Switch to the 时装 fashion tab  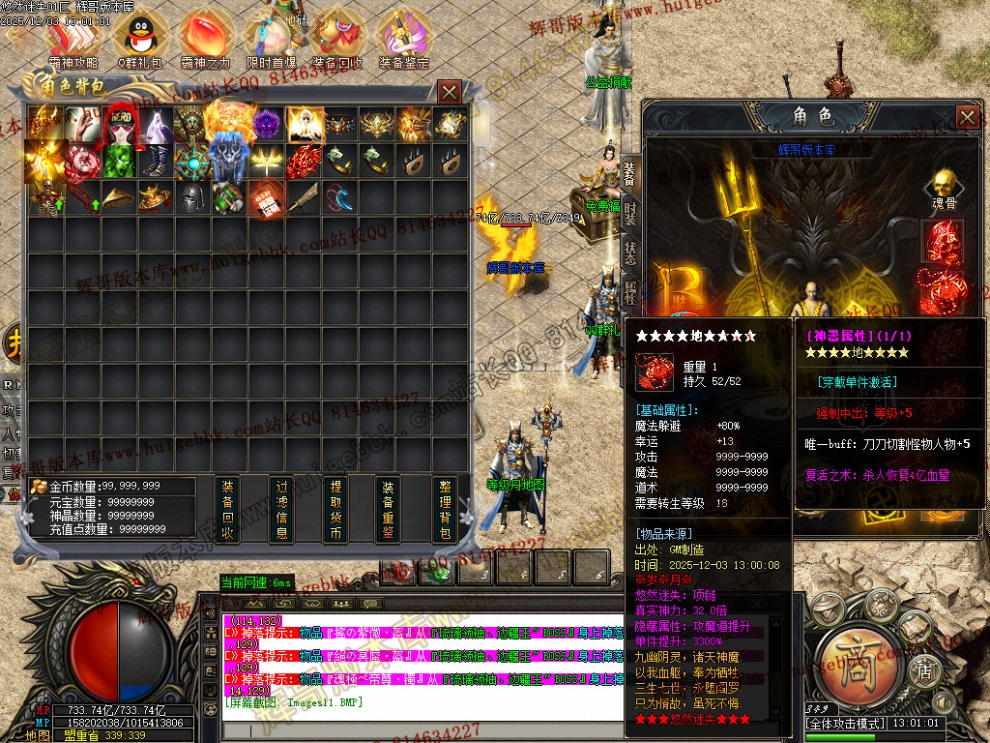point(630,213)
